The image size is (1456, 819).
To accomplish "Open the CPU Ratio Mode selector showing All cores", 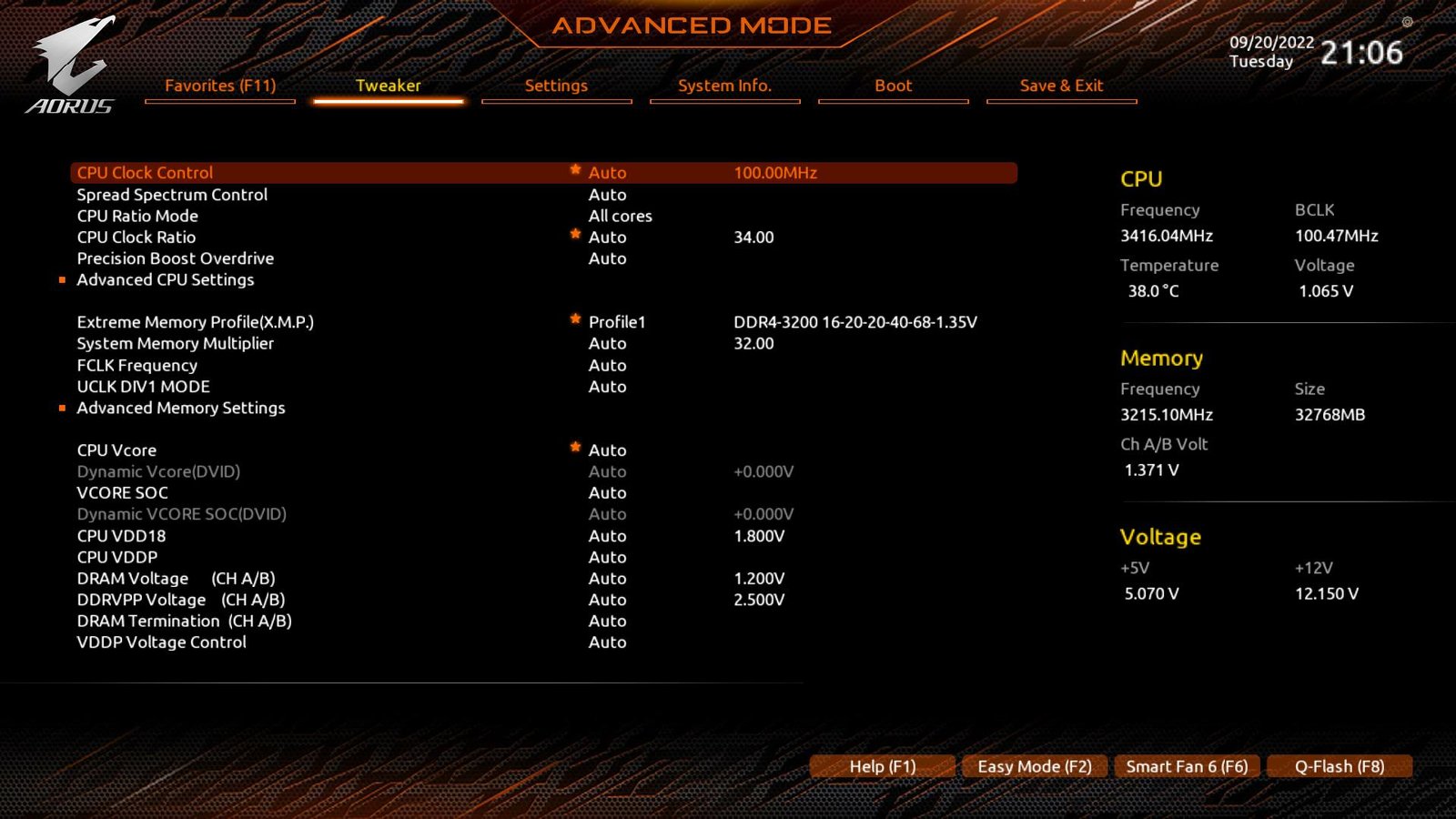I will coord(620,216).
